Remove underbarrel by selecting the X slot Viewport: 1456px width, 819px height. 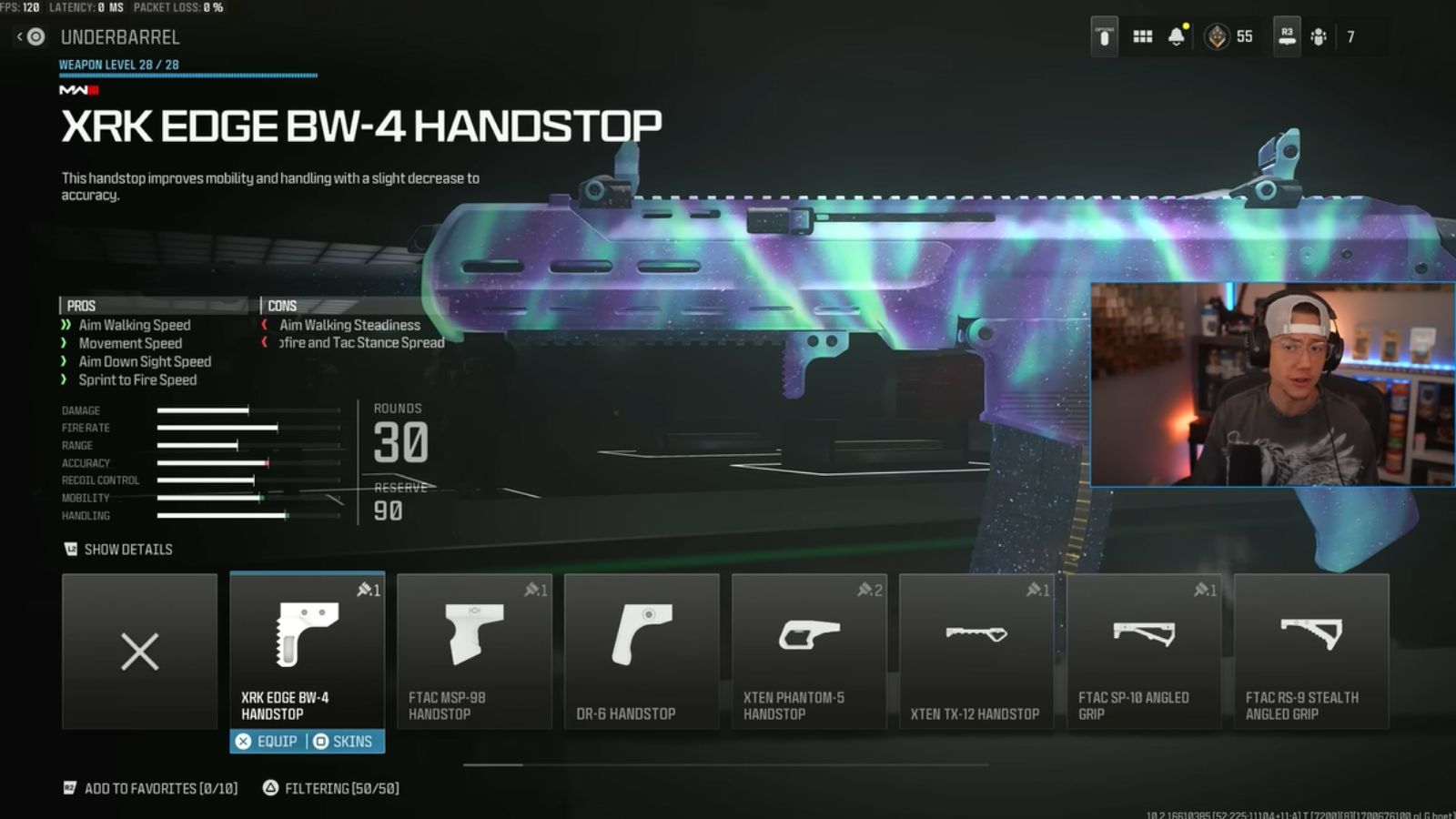pos(140,651)
